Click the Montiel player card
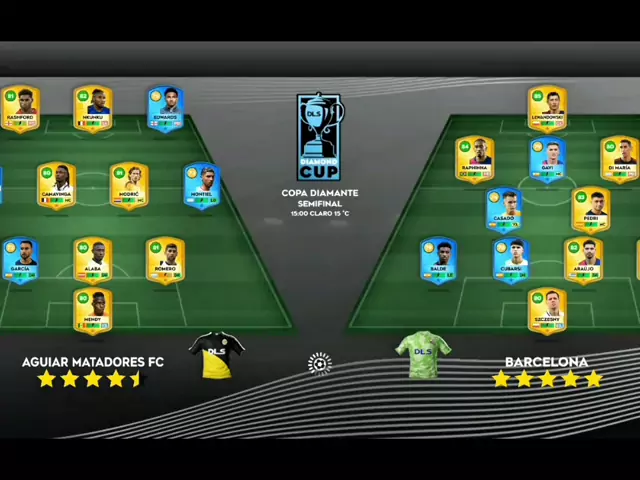This screenshot has height=480, width=640. [x=201, y=186]
